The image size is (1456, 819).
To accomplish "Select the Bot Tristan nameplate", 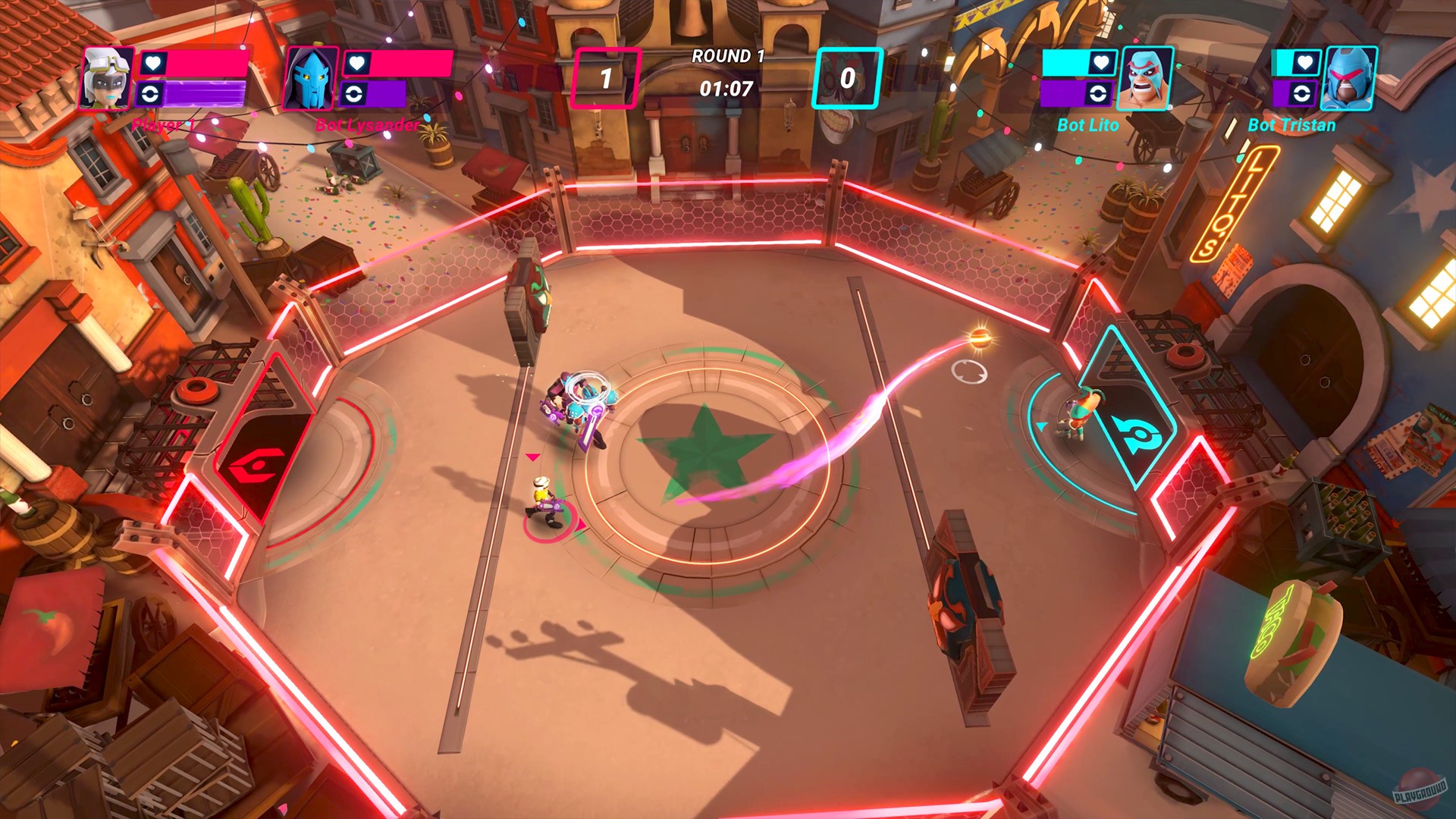I will 1292,126.
